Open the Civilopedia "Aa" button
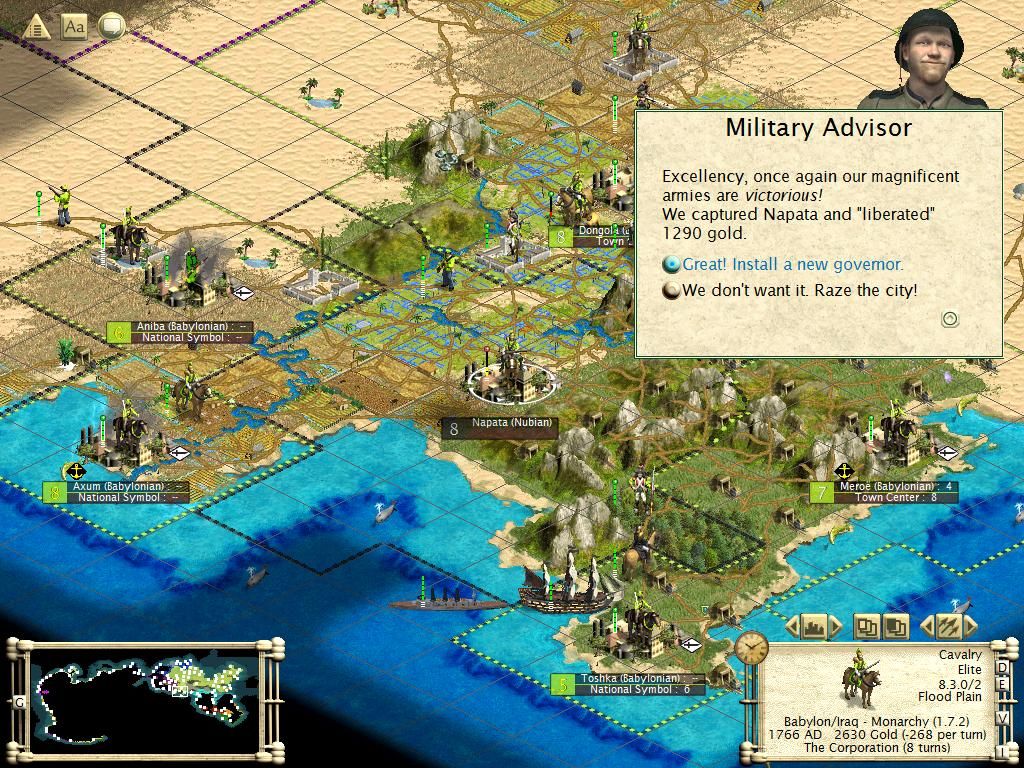Screen dimensions: 1024x768 point(74,27)
